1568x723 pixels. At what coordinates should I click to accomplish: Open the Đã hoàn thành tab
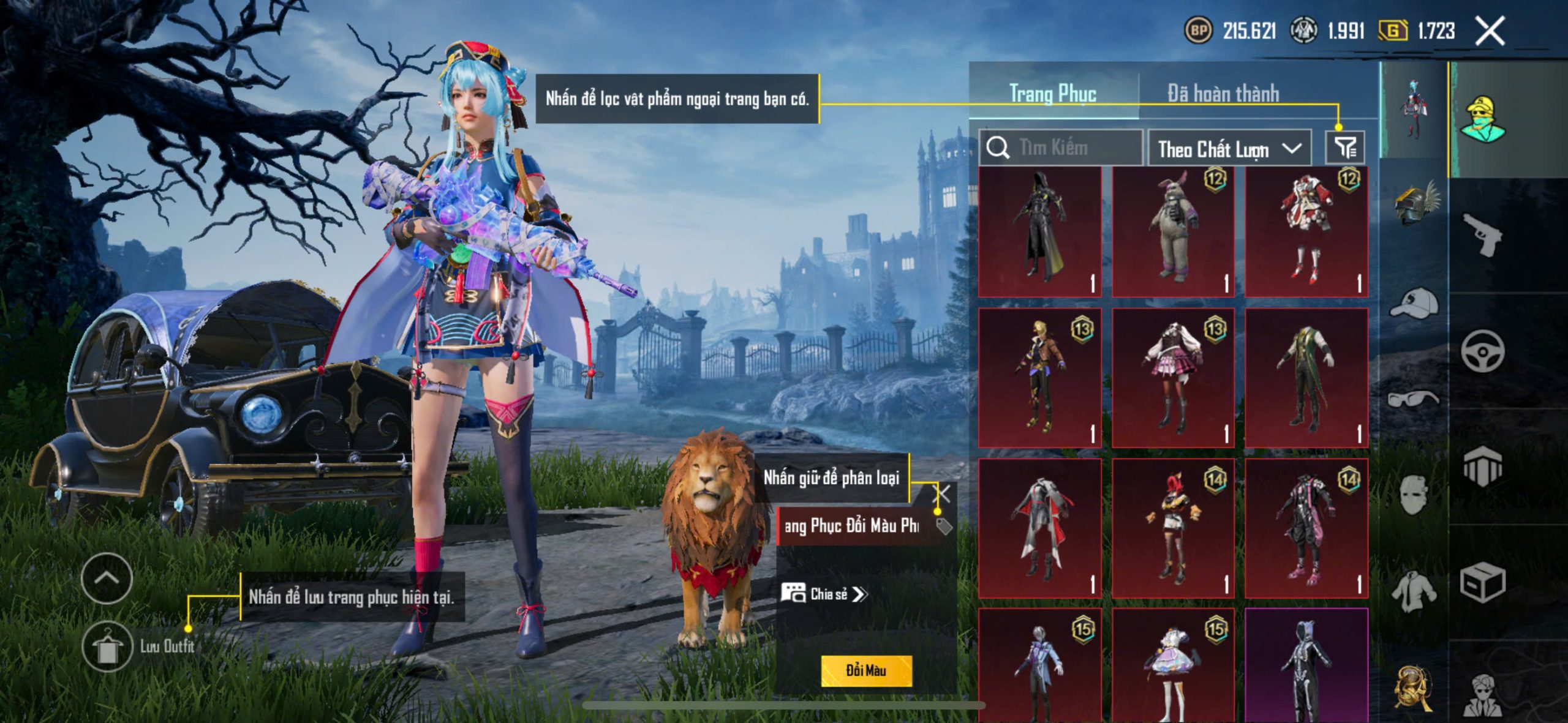coord(1223,94)
